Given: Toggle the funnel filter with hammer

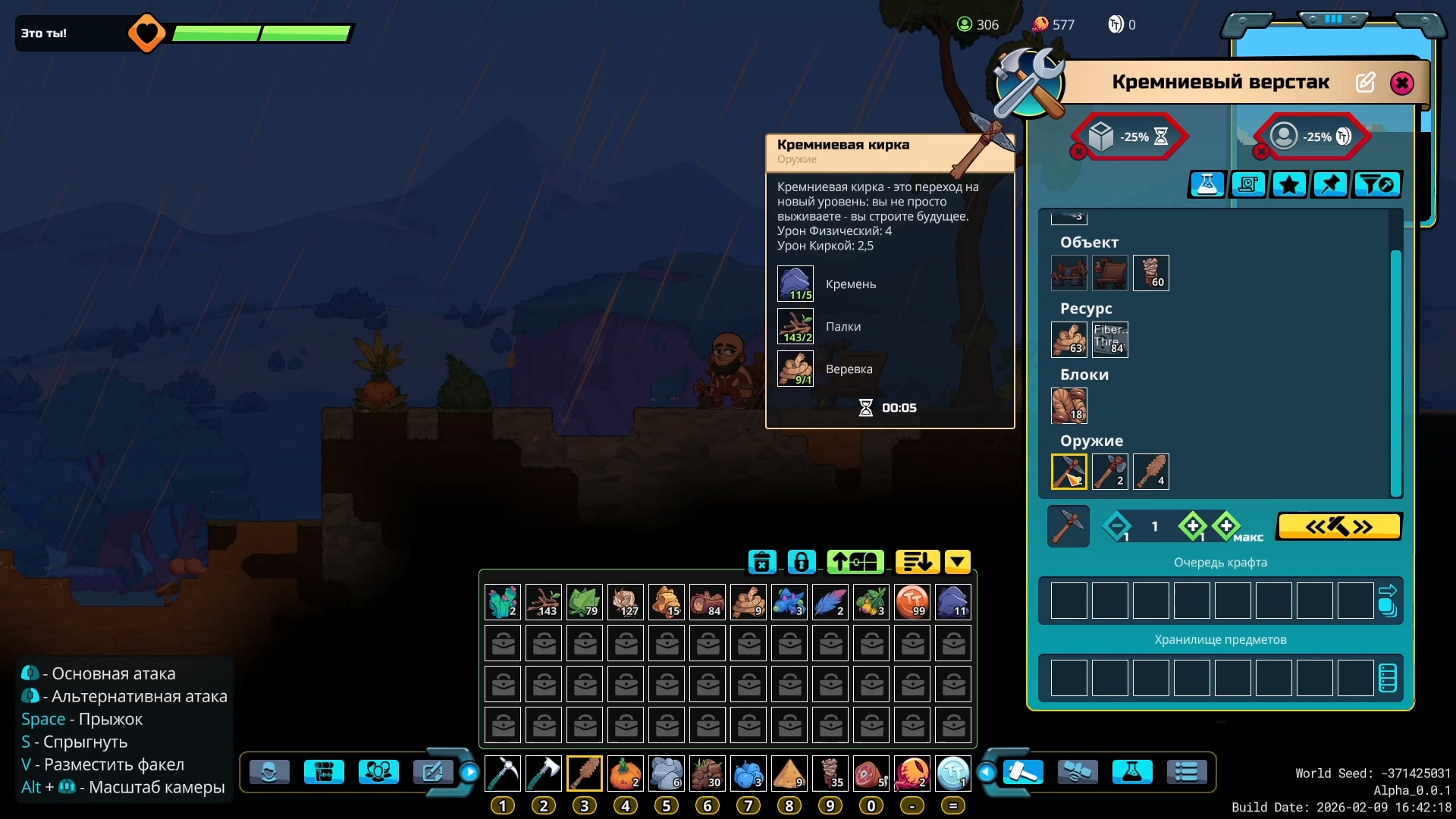Looking at the screenshot, I should pos(1376,184).
